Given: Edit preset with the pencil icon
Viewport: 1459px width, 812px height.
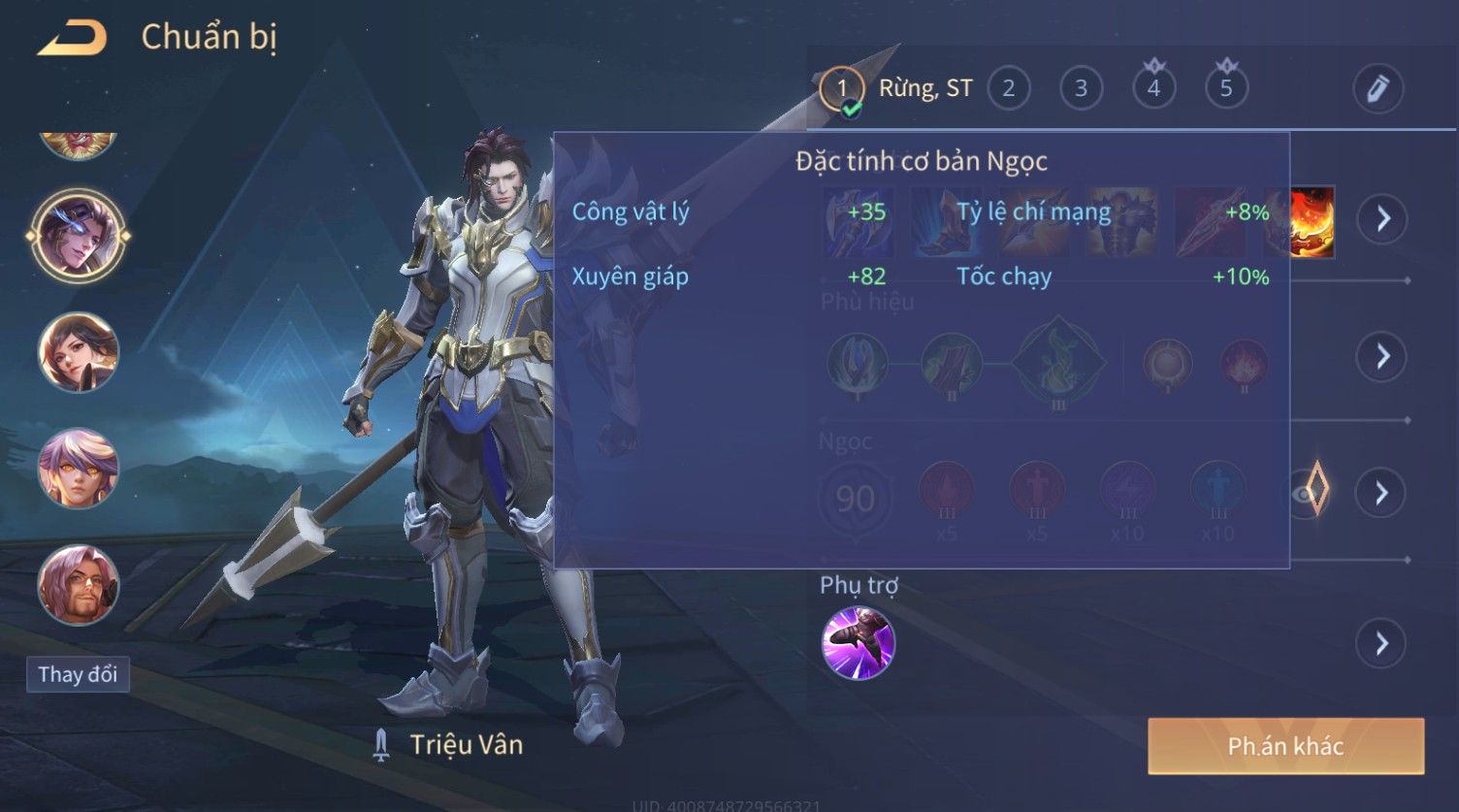Looking at the screenshot, I should coord(1378,89).
